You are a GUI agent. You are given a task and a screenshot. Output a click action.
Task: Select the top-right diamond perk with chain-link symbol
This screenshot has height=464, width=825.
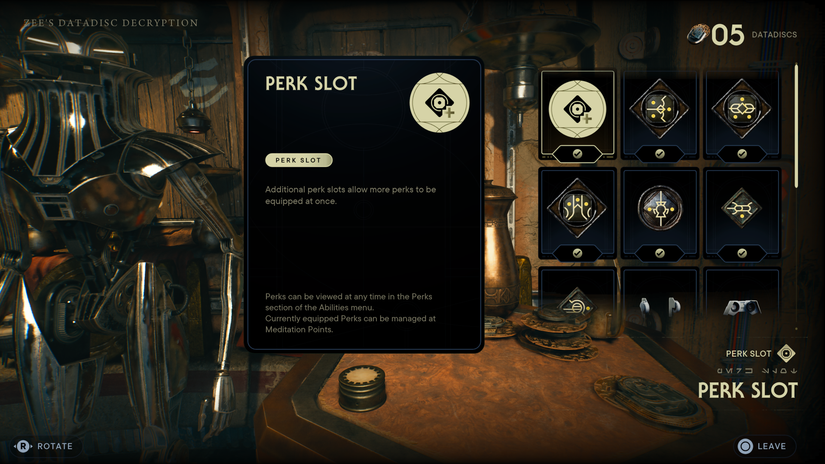(742, 114)
